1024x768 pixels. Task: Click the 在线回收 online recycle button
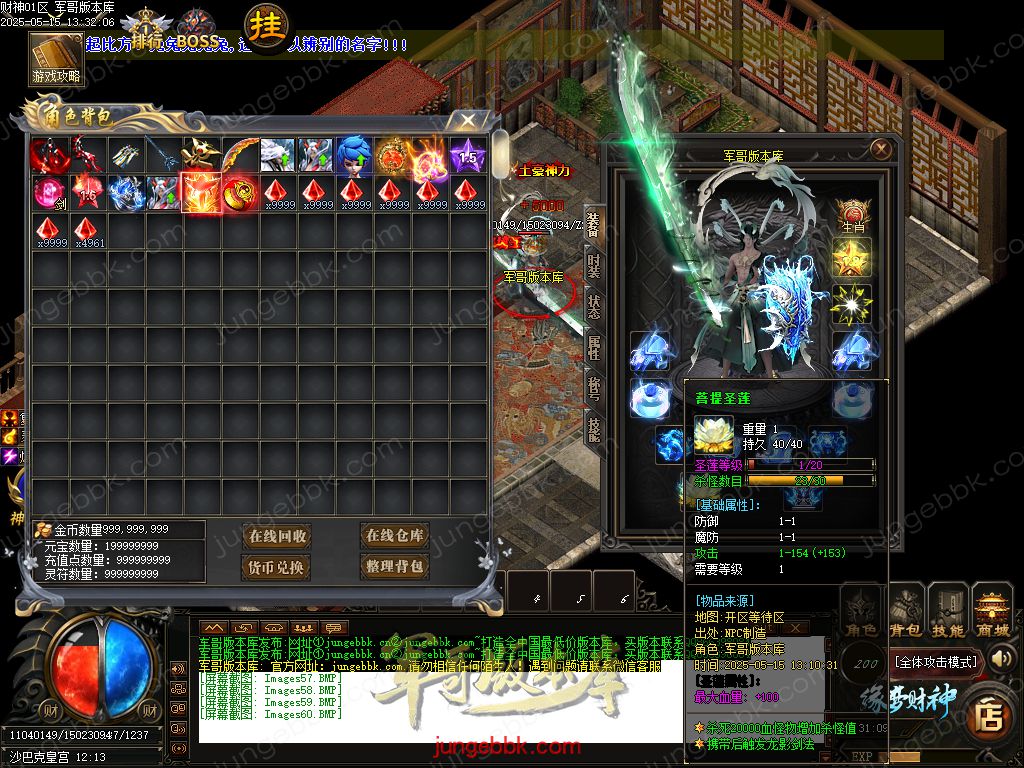[x=278, y=536]
